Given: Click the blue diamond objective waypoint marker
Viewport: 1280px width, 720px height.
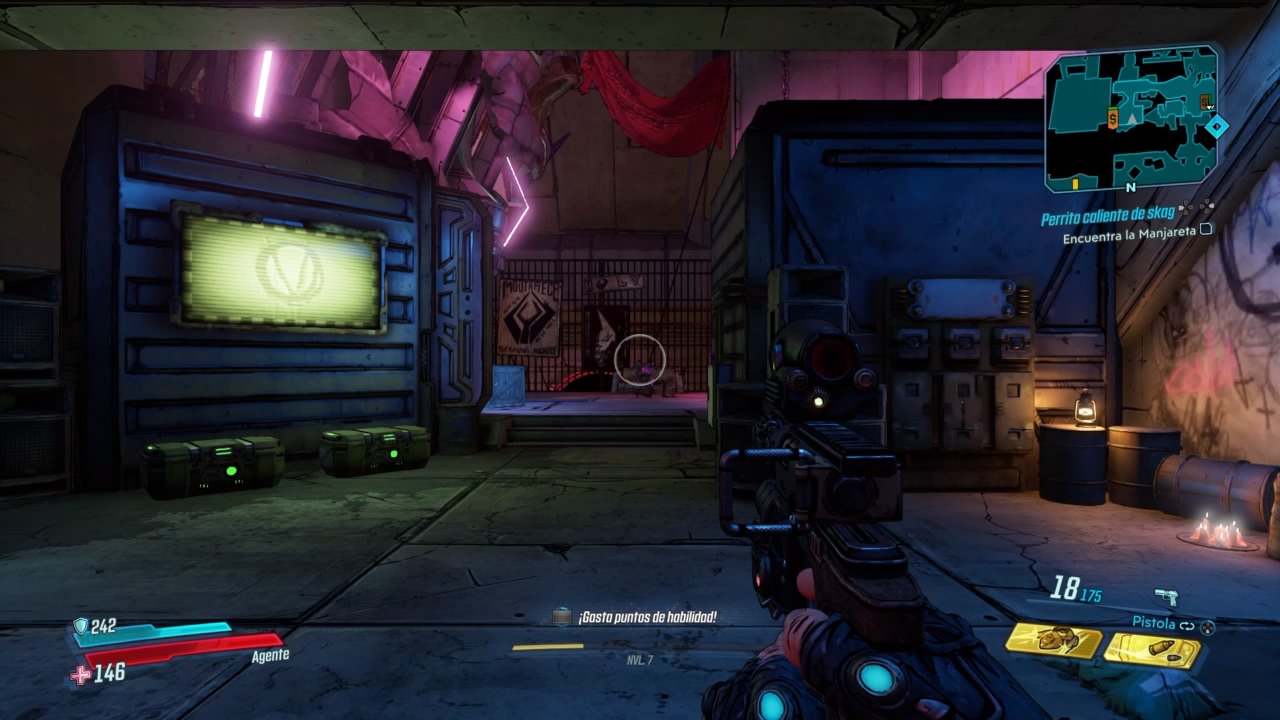Looking at the screenshot, I should [x=1216, y=126].
